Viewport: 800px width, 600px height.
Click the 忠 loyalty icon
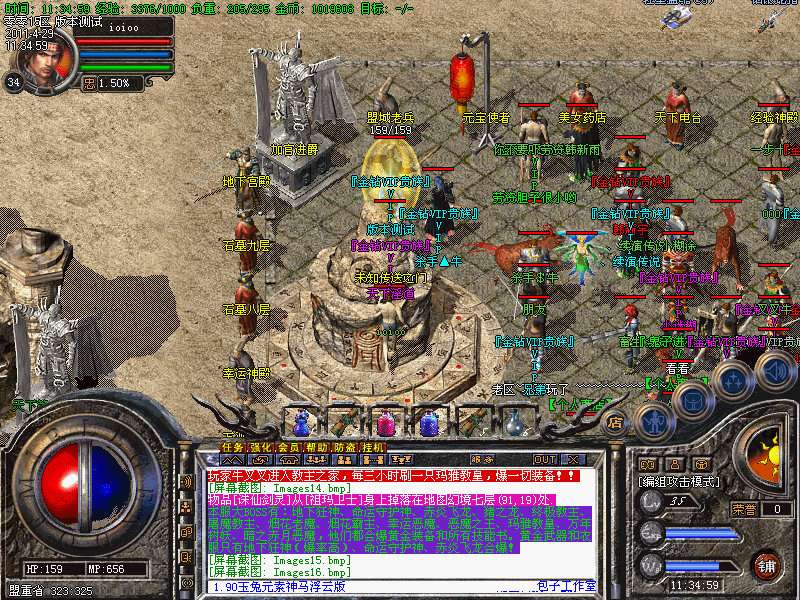(89, 84)
